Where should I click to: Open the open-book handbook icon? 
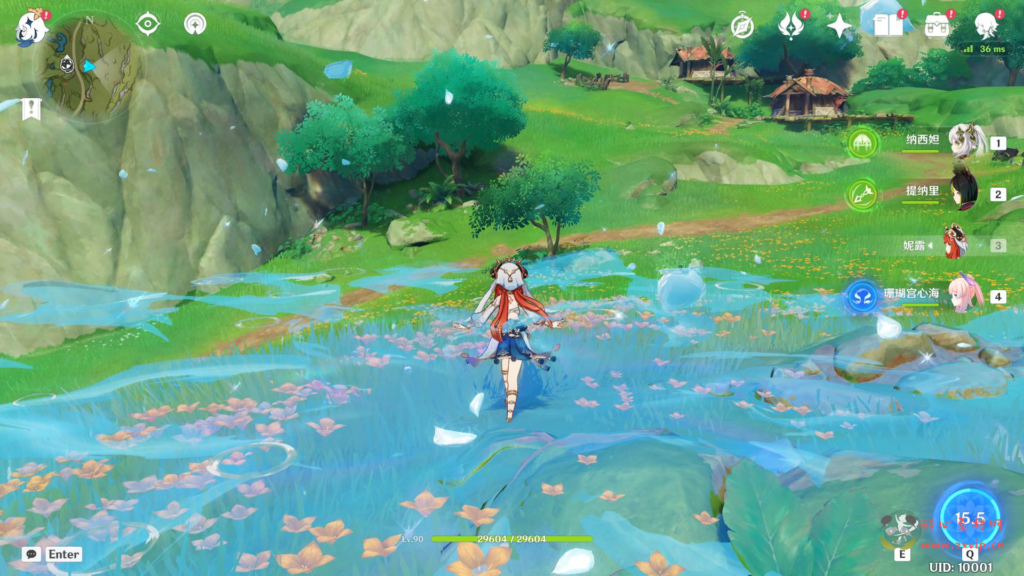(x=887, y=25)
